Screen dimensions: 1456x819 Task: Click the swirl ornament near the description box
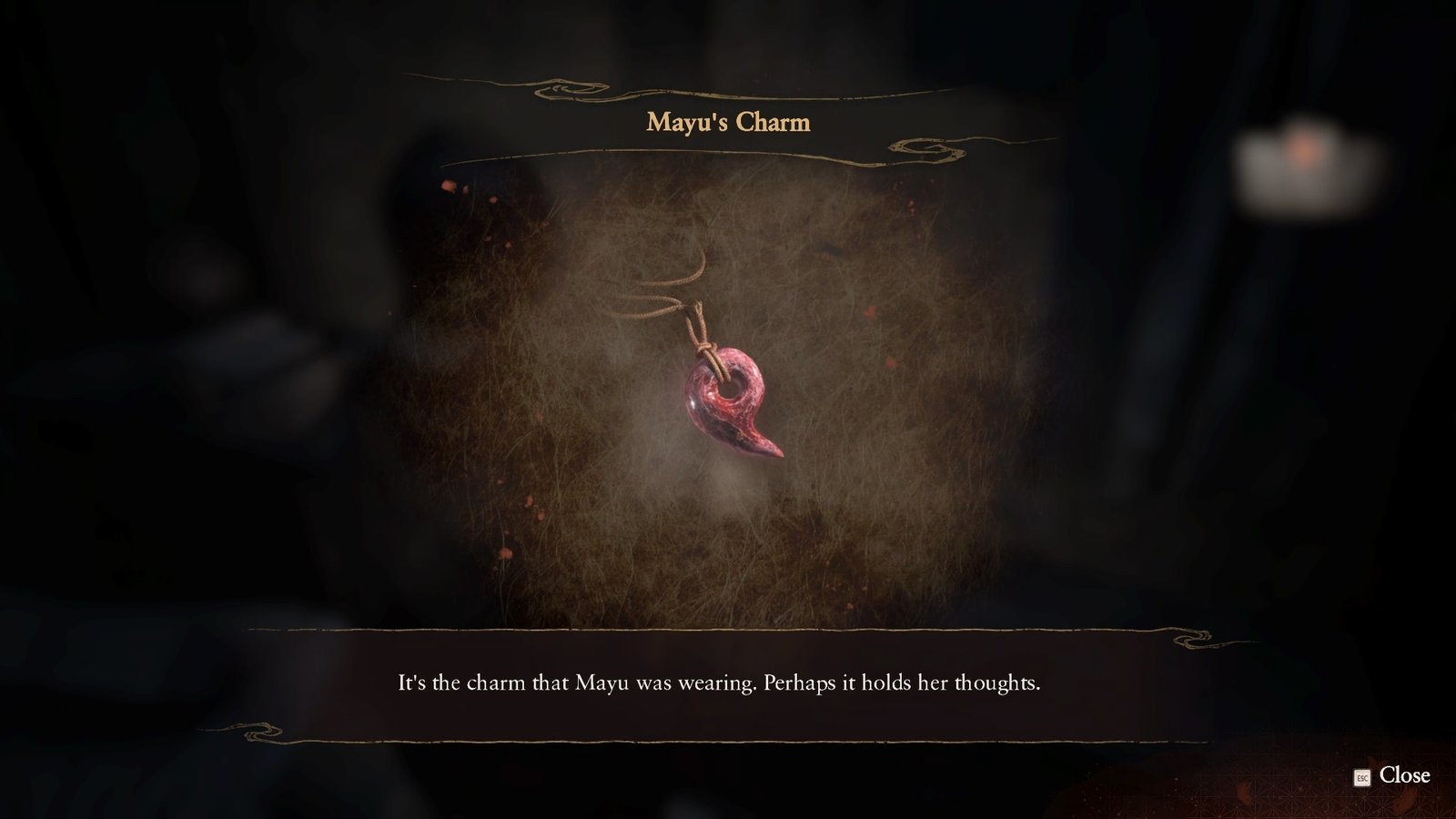[1192, 639]
